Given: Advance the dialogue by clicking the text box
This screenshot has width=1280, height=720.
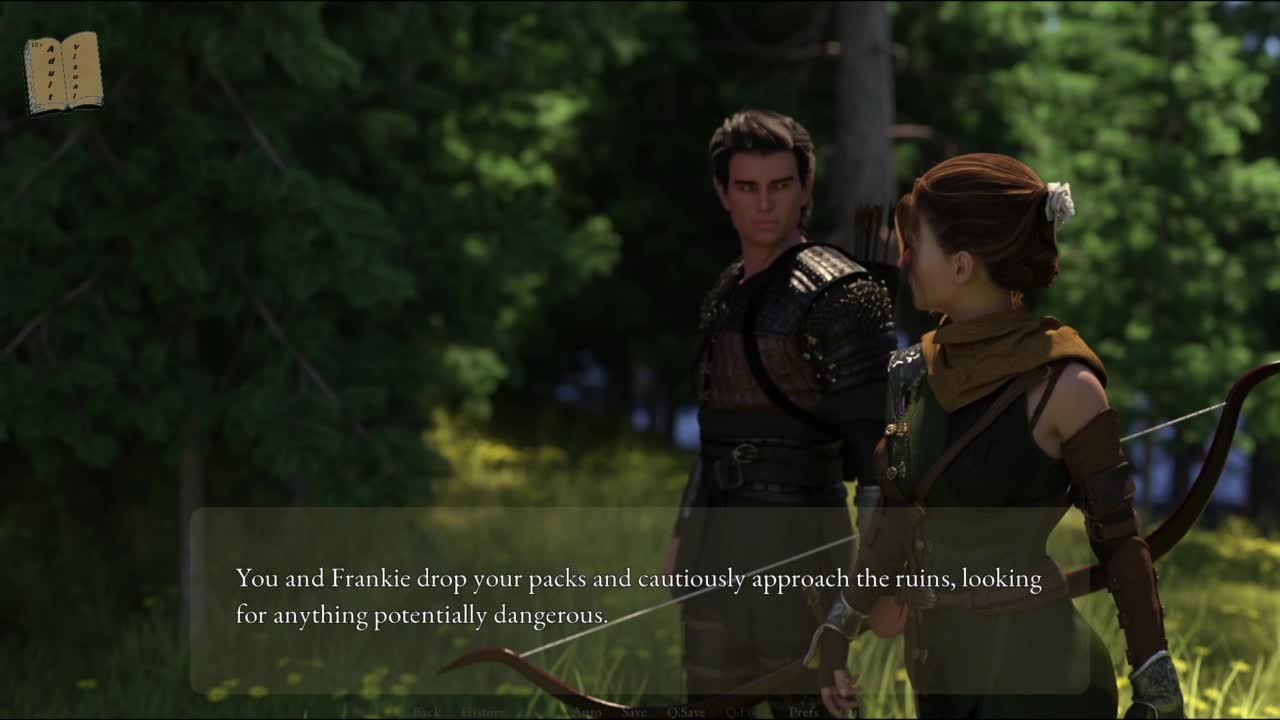Looking at the screenshot, I should pos(638,598).
